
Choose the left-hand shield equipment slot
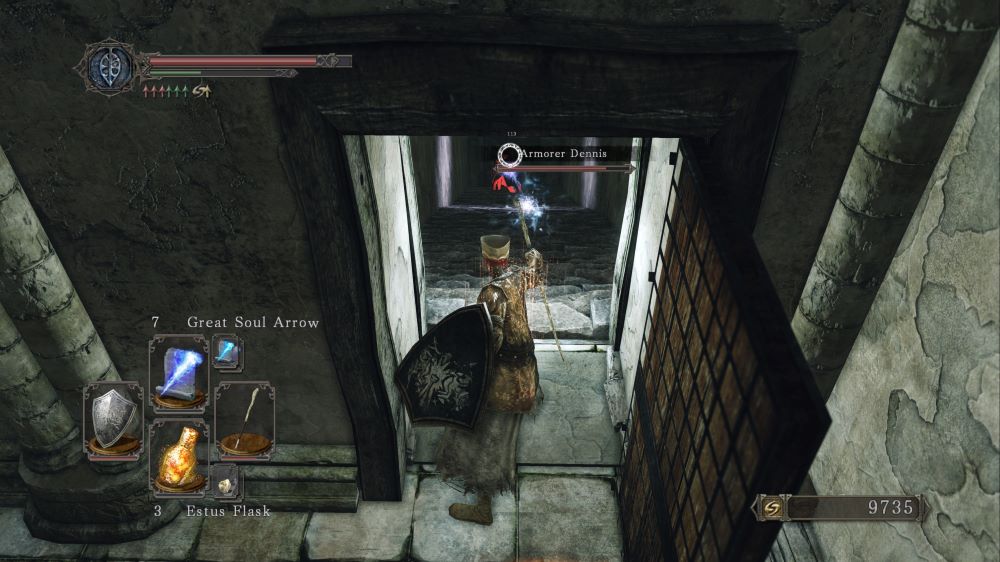(x=111, y=420)
